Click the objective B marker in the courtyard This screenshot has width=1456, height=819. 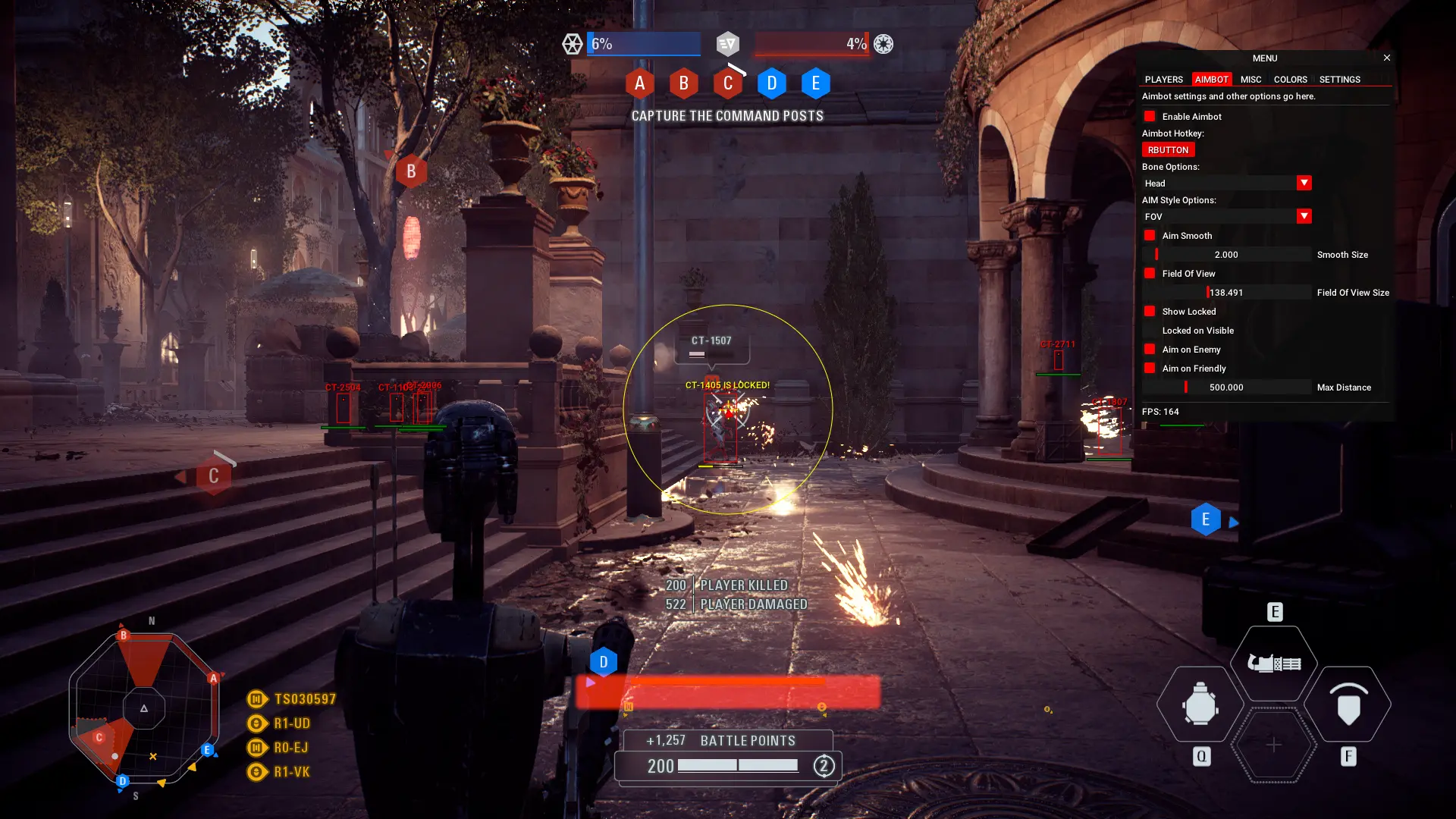[411, 171]
